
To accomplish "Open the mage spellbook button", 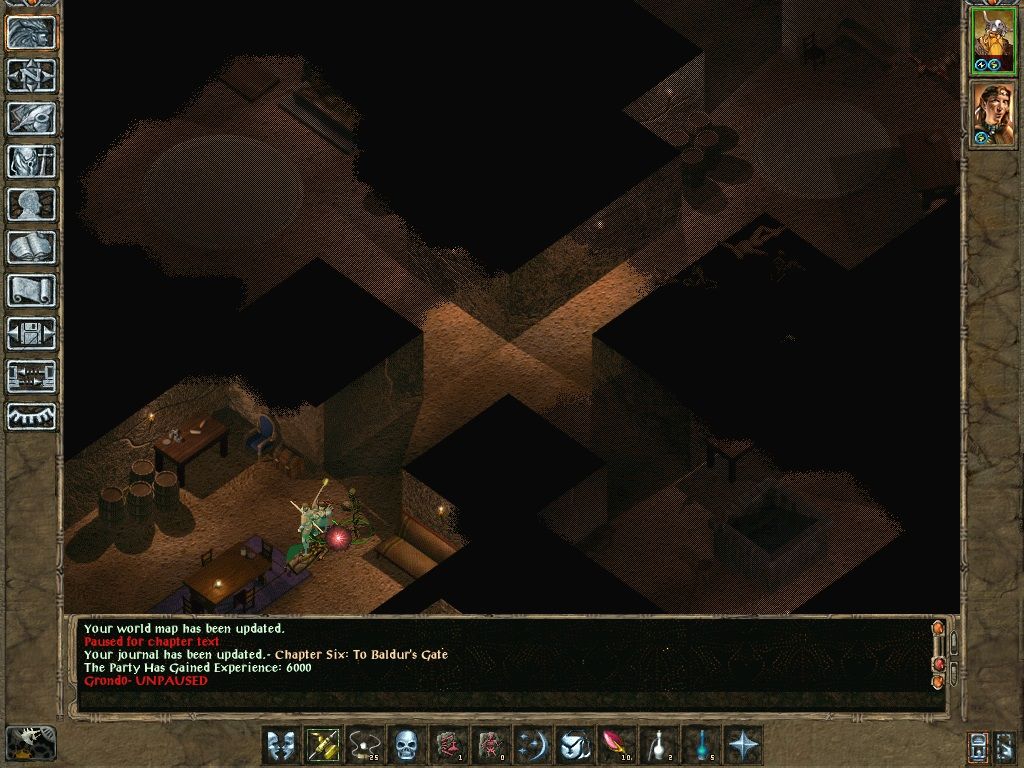I will pos(32,247).
